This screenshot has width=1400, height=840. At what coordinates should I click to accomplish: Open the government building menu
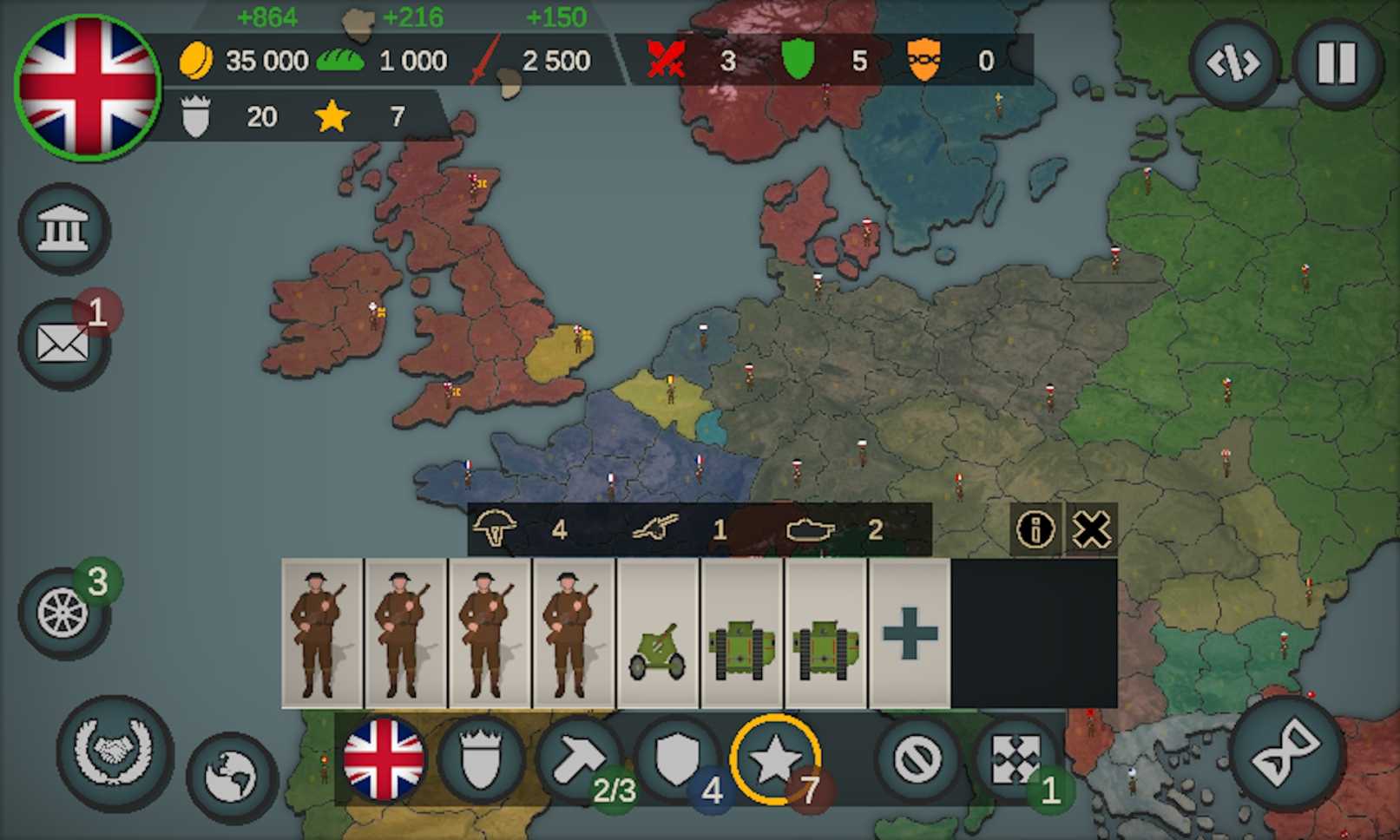click(x=63, y=229)
